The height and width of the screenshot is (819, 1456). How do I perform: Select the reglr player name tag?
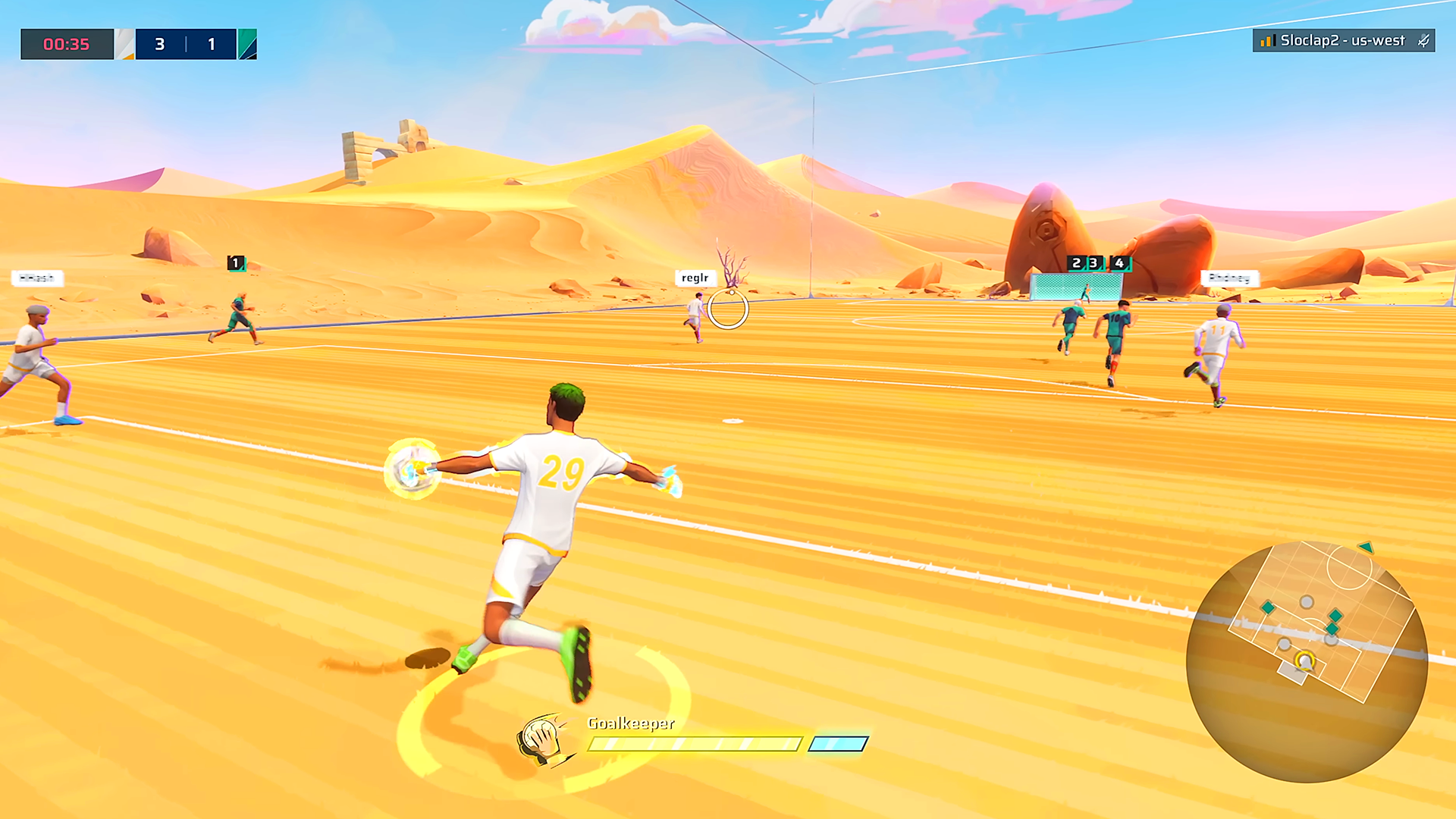click(x=695, y=278)
